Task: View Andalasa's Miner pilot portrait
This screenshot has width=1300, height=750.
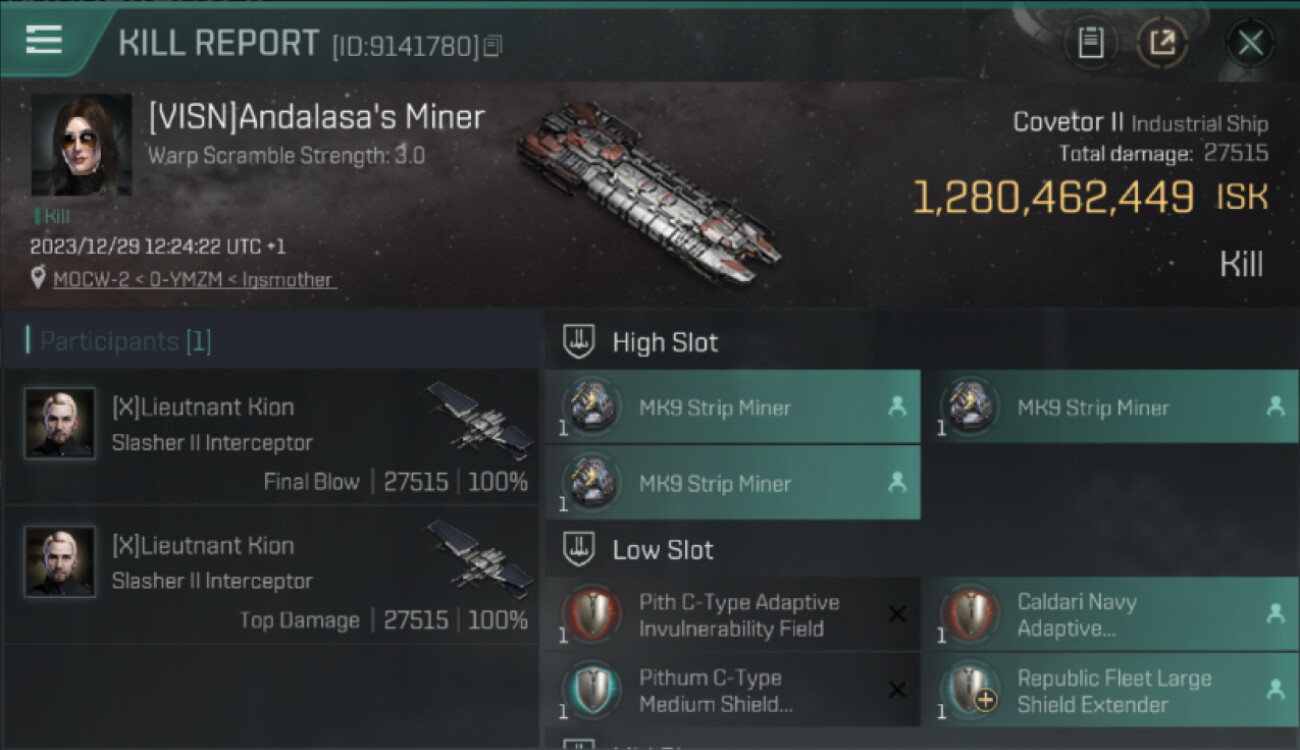Action: [x=81, y=145]
